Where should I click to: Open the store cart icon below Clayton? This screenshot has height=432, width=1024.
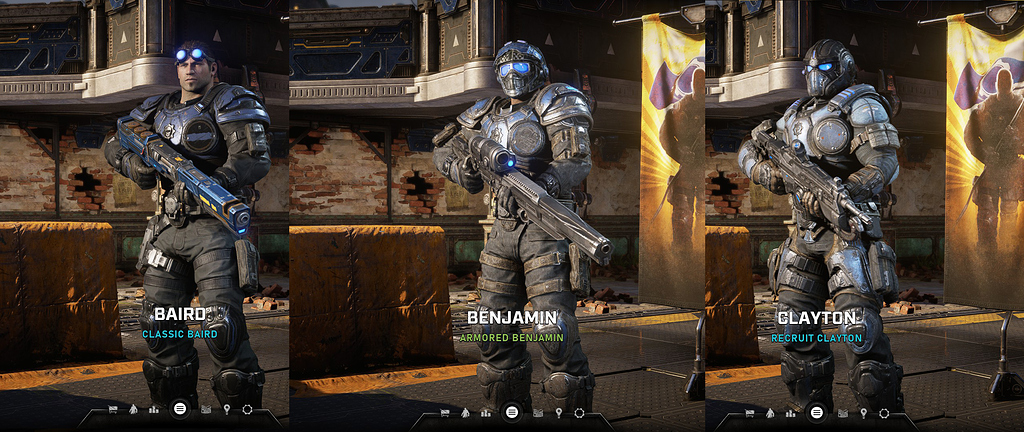[x=748, y=411]
